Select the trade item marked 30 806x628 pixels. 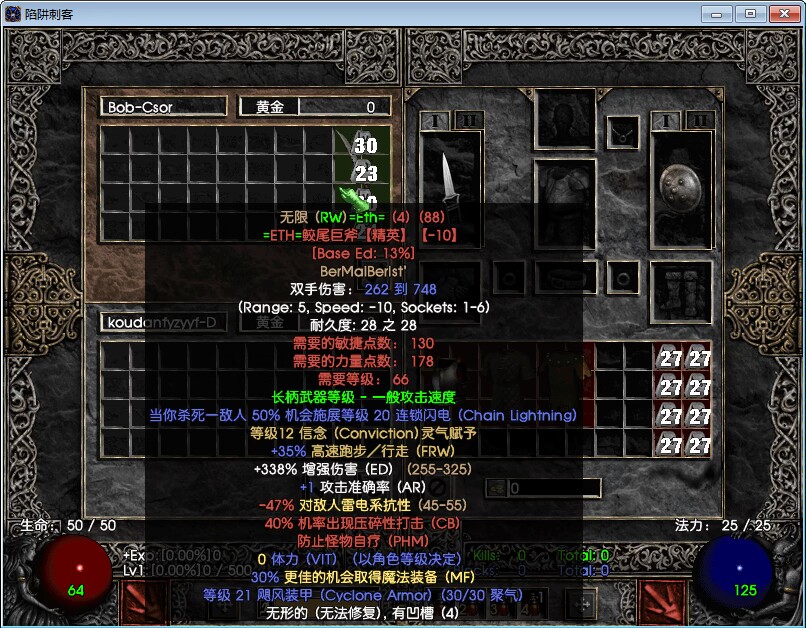[364, 146]
